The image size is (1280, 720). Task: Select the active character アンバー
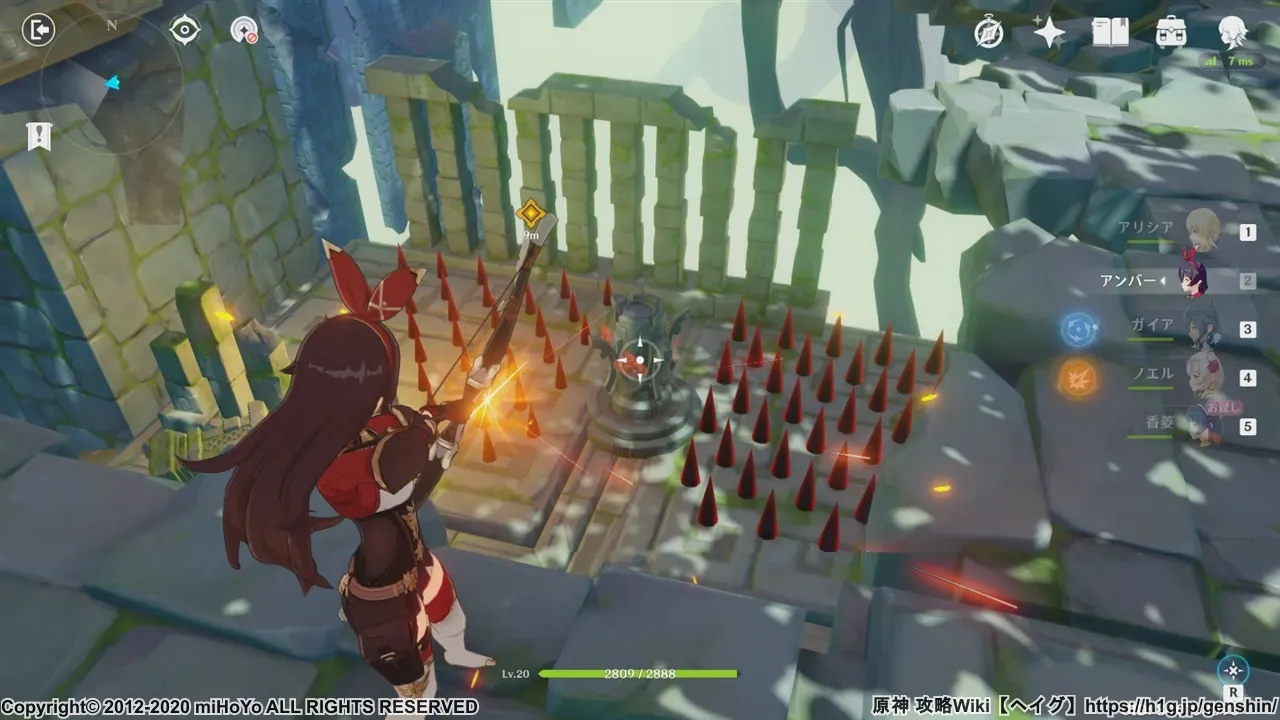click(1195, 280)
